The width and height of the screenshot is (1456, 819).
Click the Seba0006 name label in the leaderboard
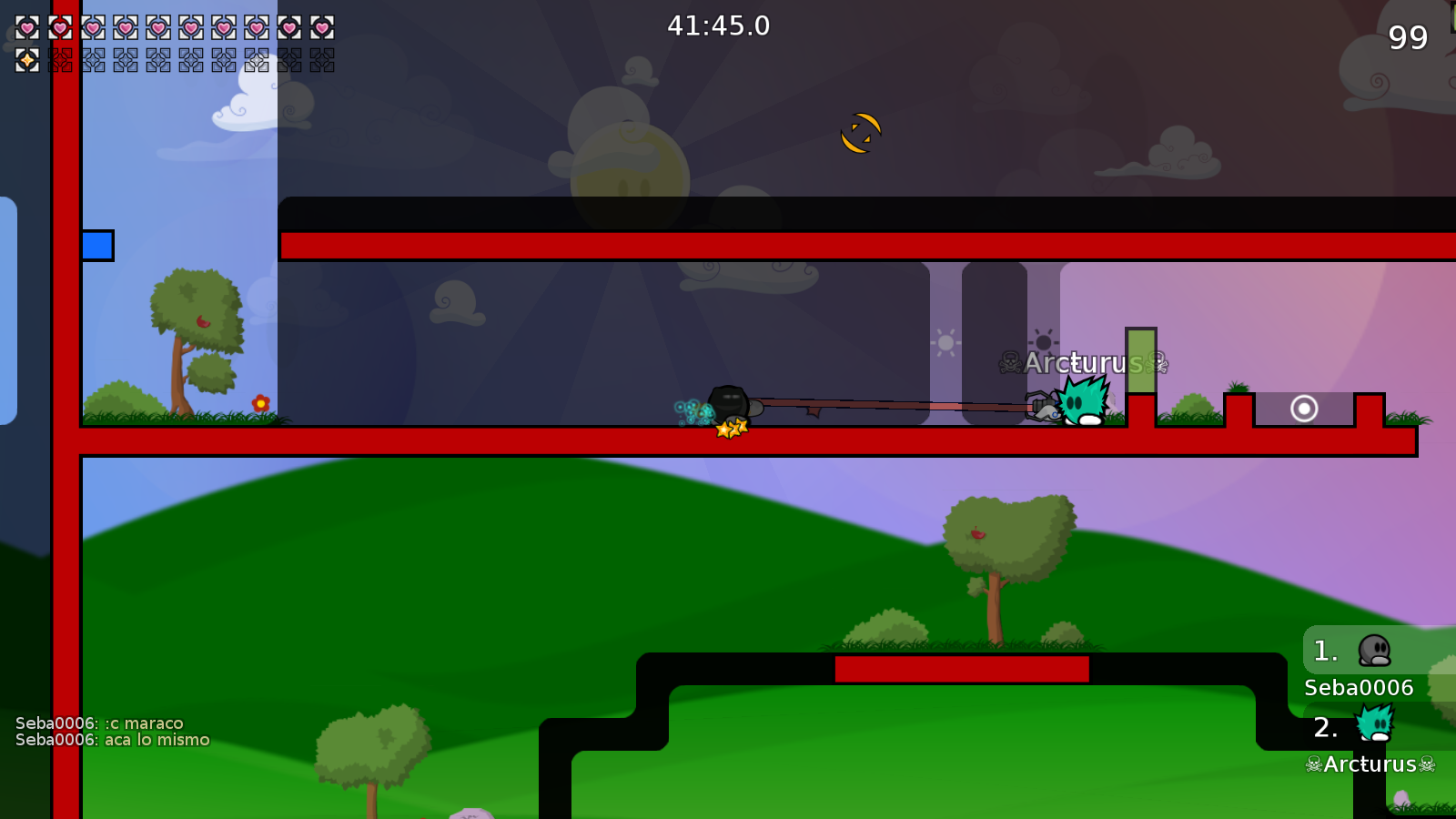[1358, 687]
